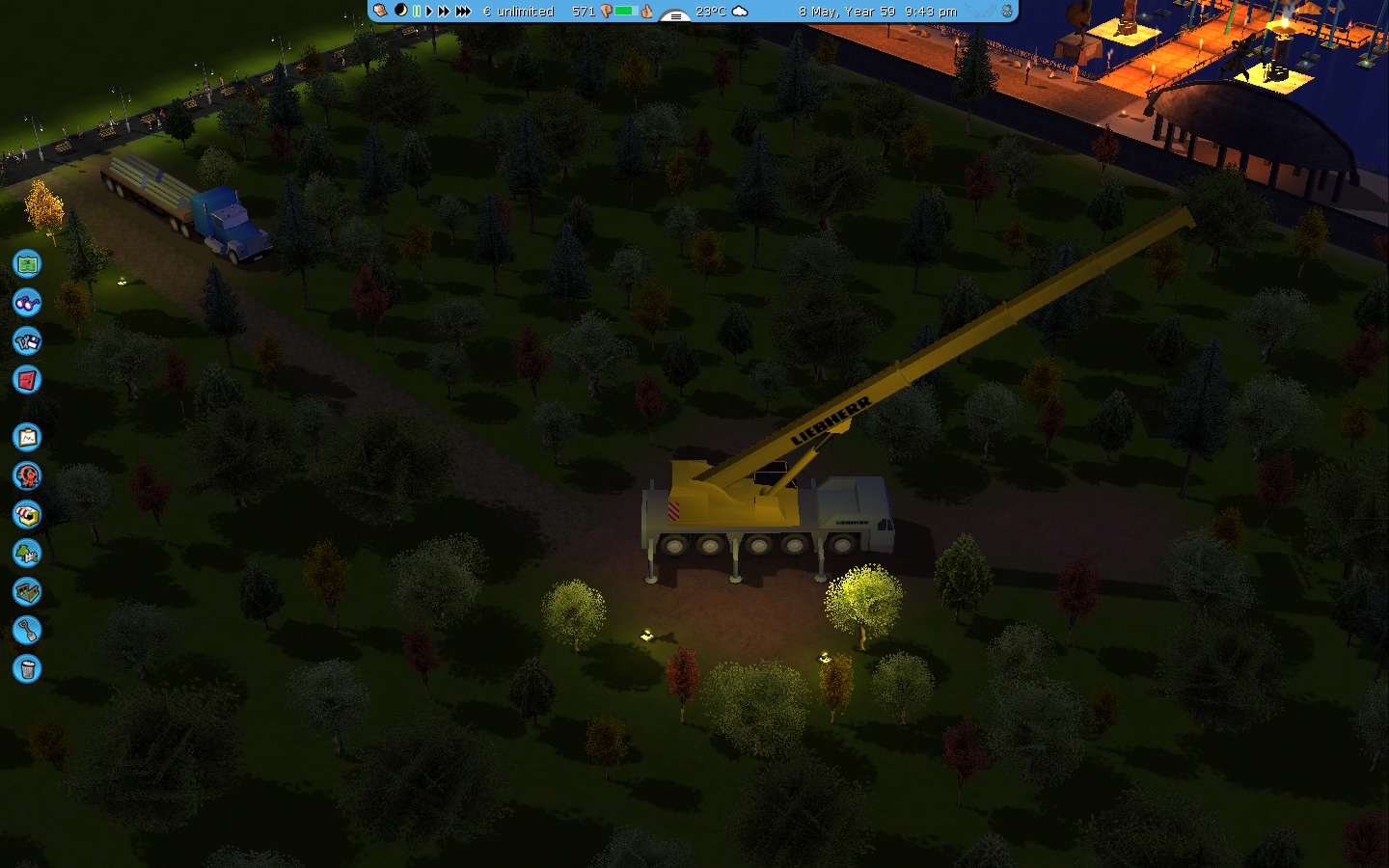
Task: Pause the game with the green bars
Action: pyautogui.click(x=417, y=11)
